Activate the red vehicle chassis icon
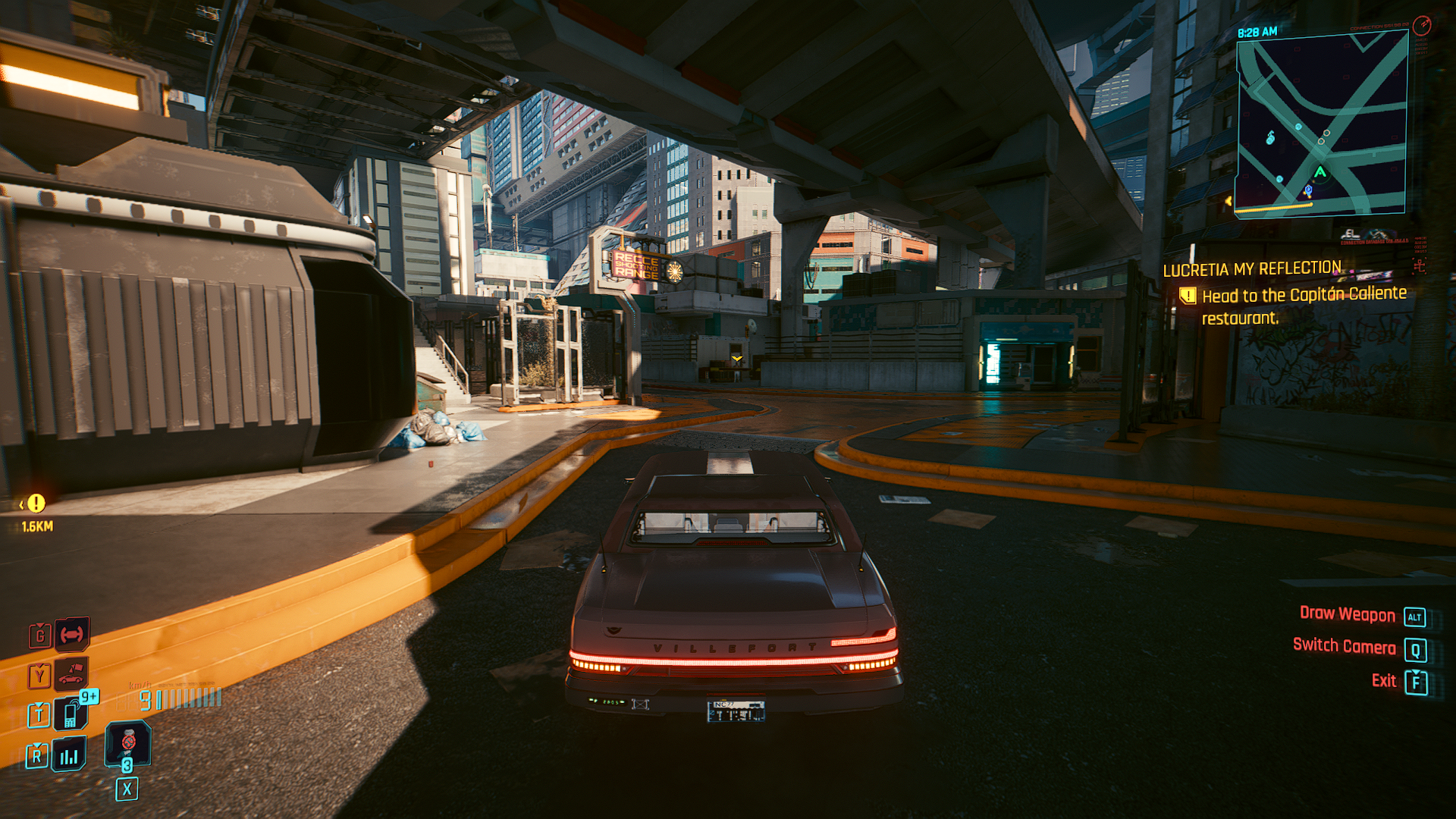 point(72,634)
